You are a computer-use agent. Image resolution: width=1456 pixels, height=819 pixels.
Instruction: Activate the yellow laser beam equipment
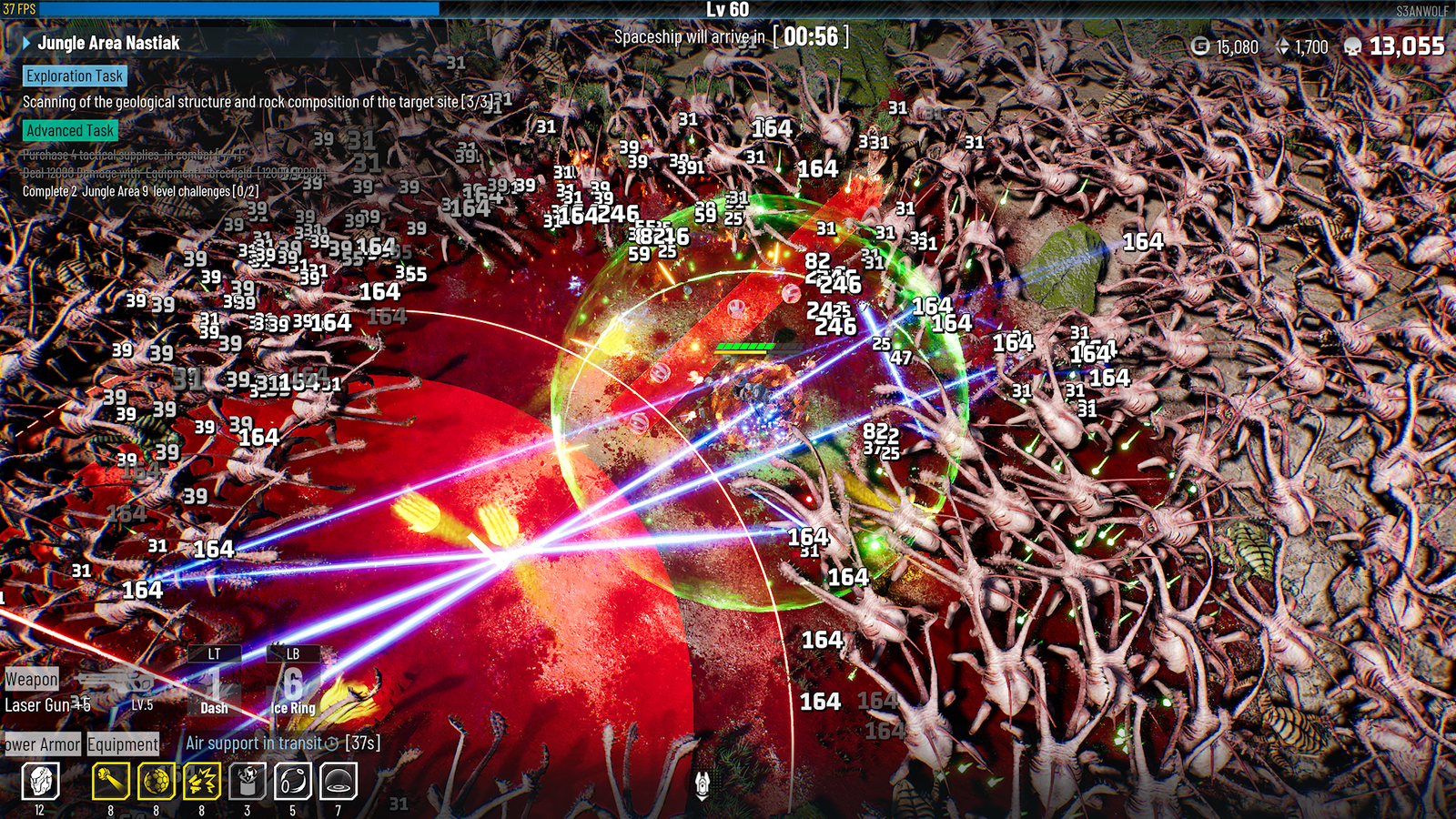coord(110,781)
